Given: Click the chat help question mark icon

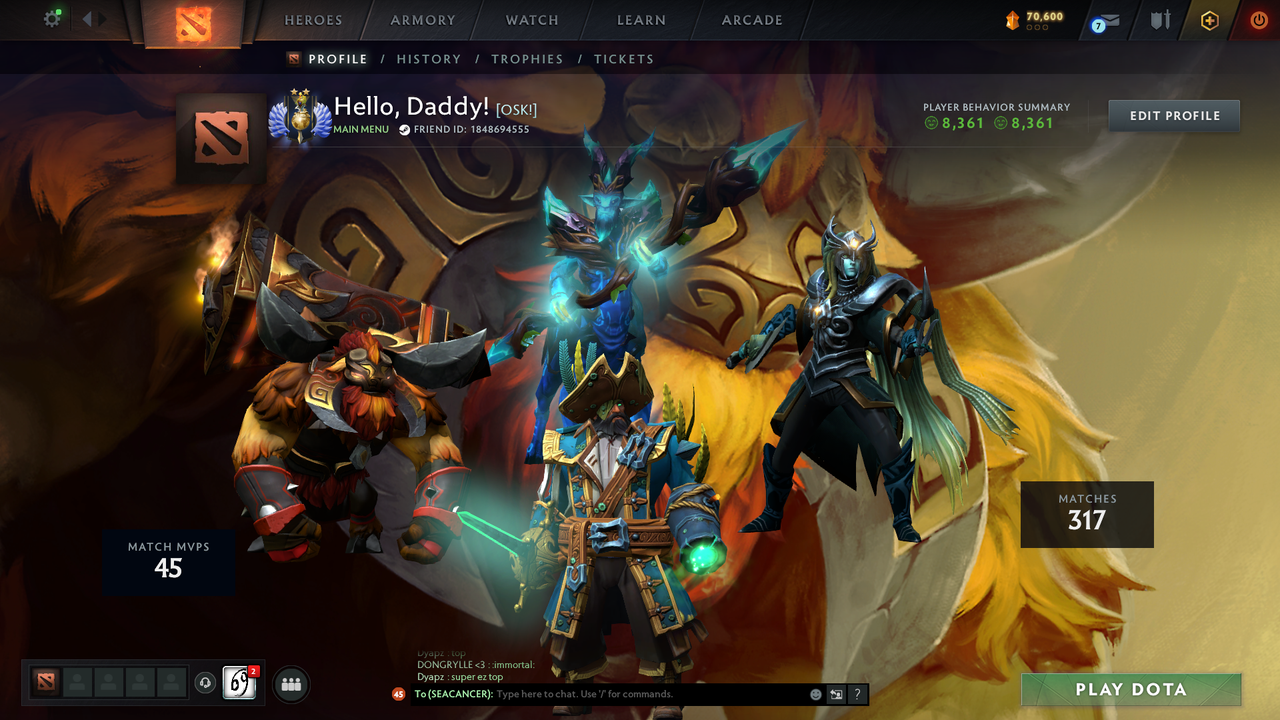Looking at the screenshot, I should click(857, 694).
